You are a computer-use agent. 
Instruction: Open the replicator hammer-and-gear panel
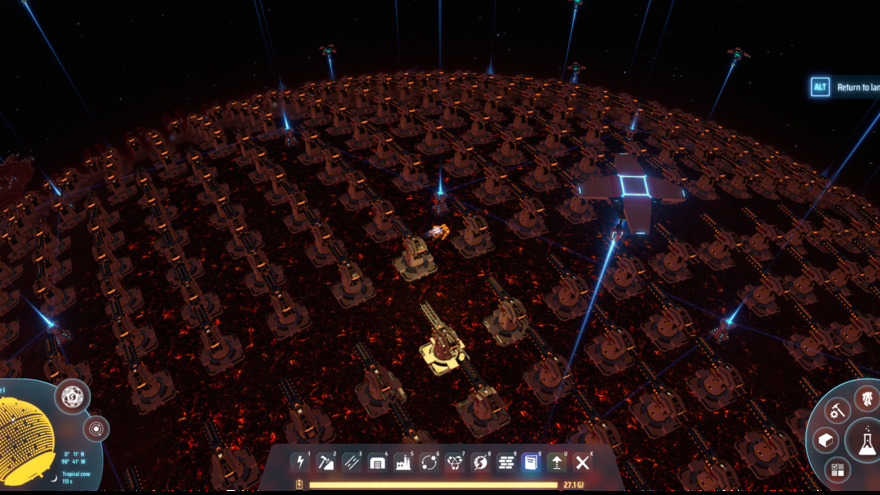(837, 409)
